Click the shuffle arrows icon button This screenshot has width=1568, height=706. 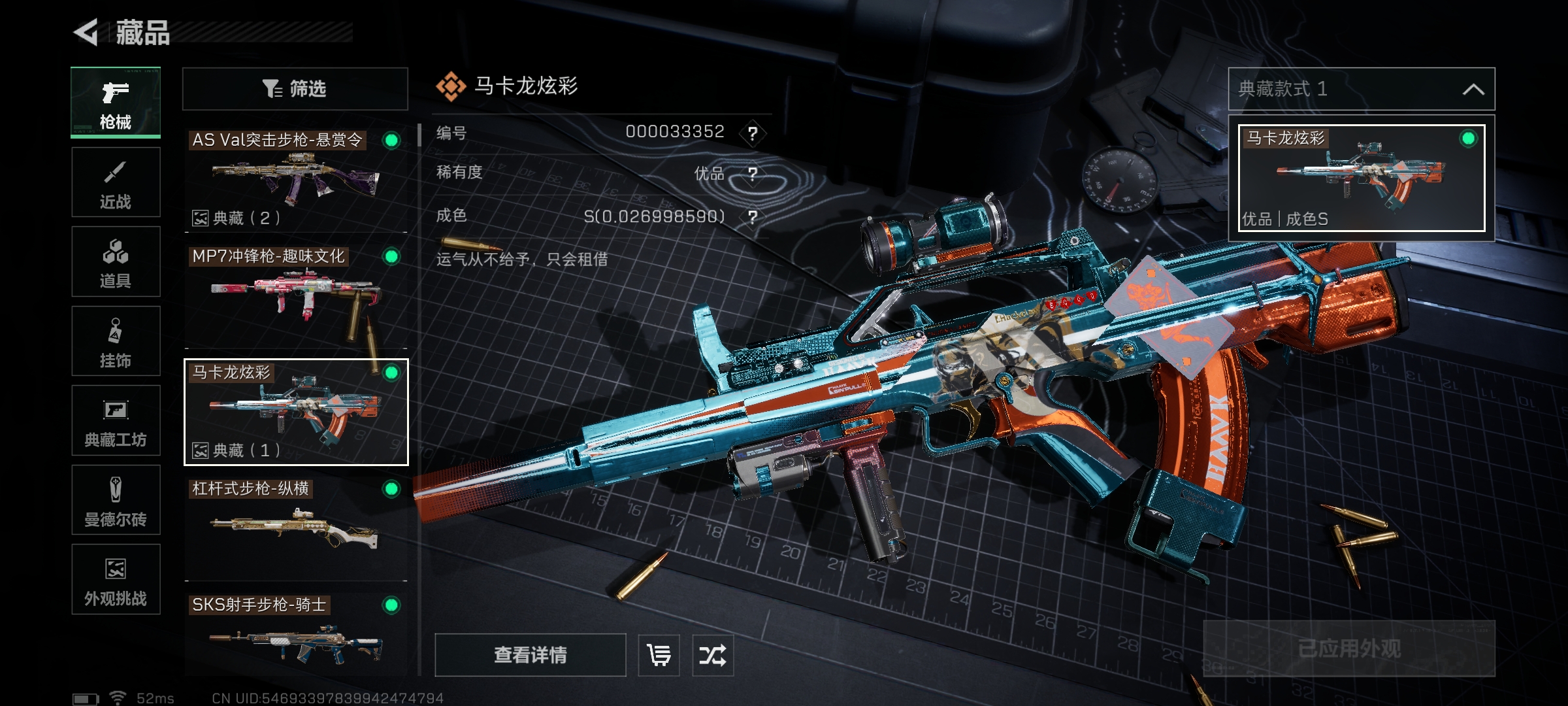click(712, 655)
